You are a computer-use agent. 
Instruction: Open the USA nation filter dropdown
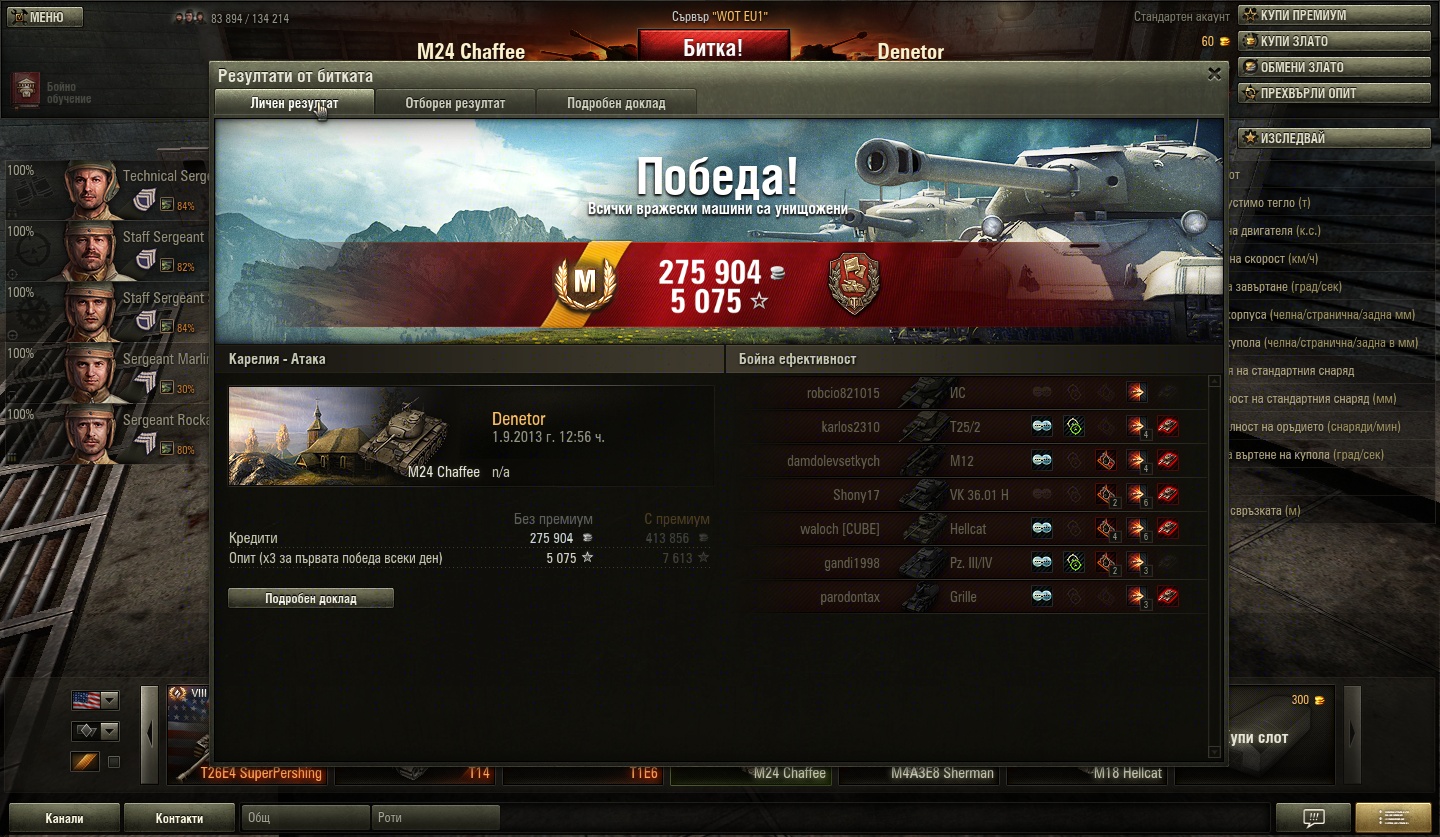tap(95, 700)
